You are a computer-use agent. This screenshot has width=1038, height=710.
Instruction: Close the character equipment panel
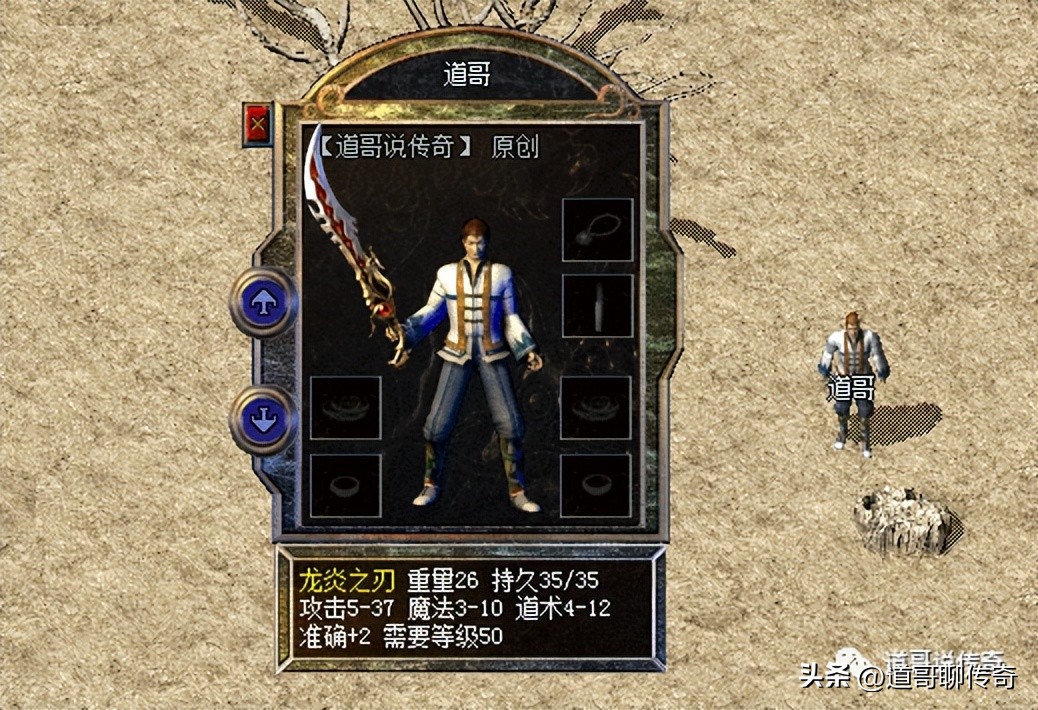pos(258,124)
